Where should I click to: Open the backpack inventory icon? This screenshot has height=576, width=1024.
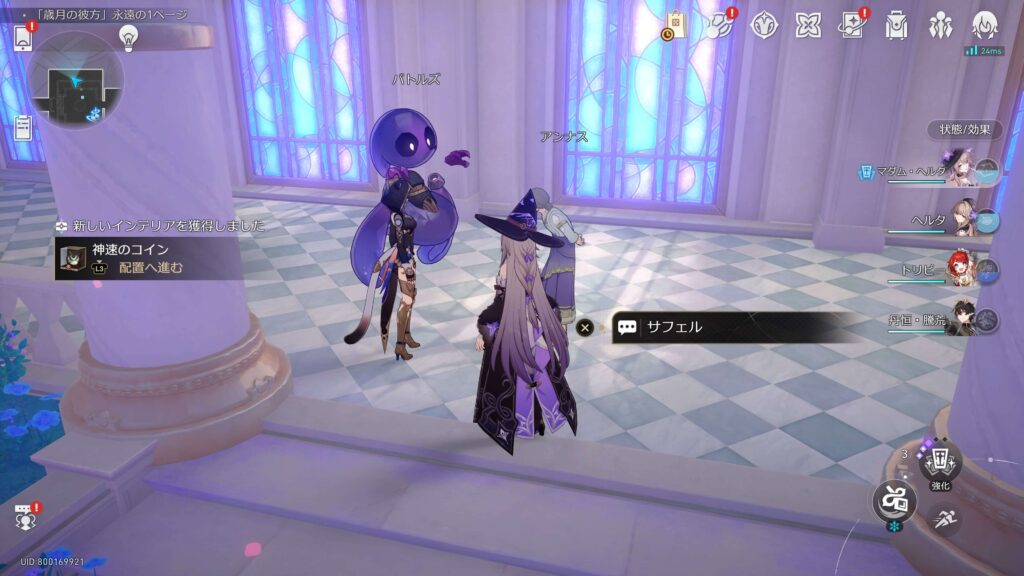[896, 25]
